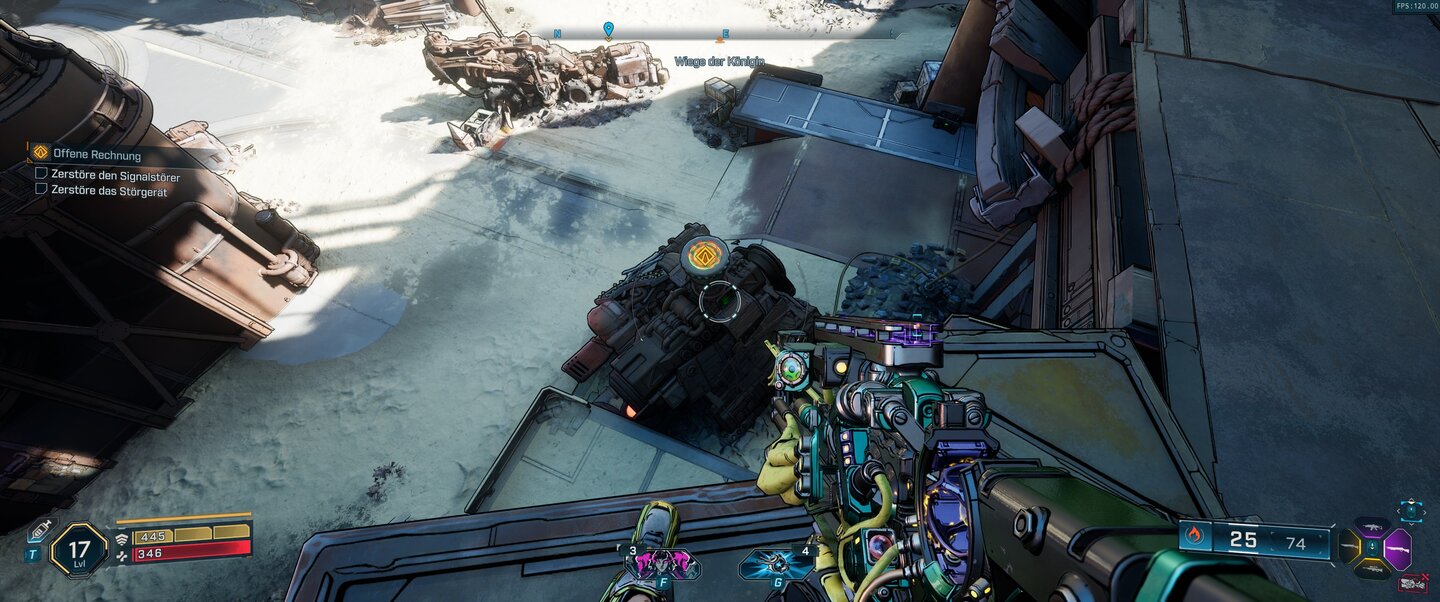Screen dimensions: 1440x602
Task: Activate the pink action skill icon
Action: (662, 566)
